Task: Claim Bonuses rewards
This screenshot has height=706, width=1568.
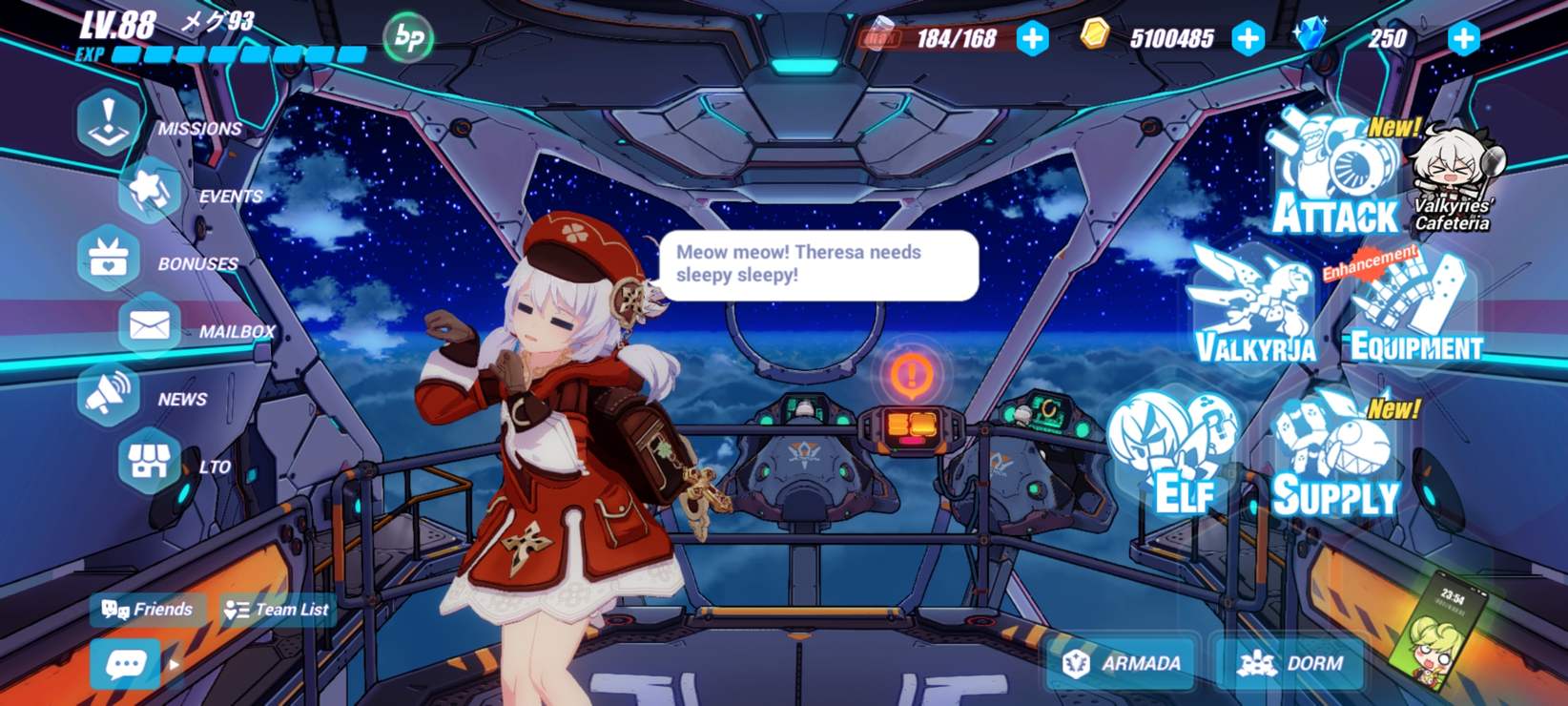Action: click(x=110, y=258)
